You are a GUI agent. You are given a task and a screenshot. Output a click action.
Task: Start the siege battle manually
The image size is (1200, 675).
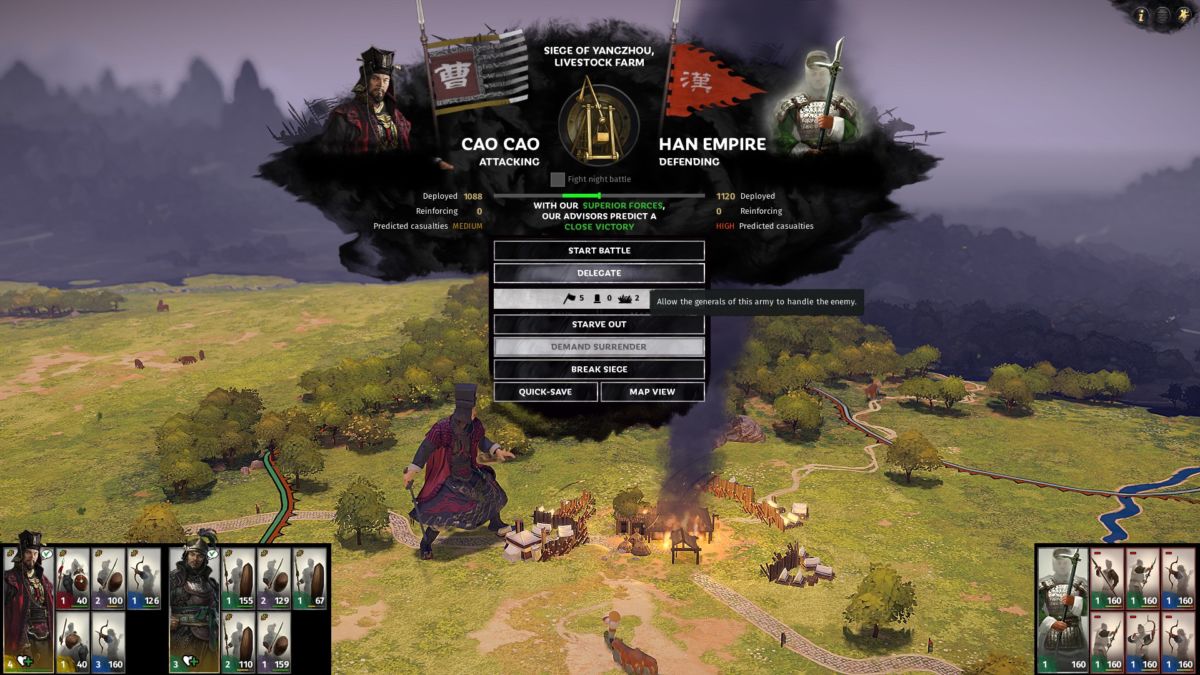(x=598, y=250)
